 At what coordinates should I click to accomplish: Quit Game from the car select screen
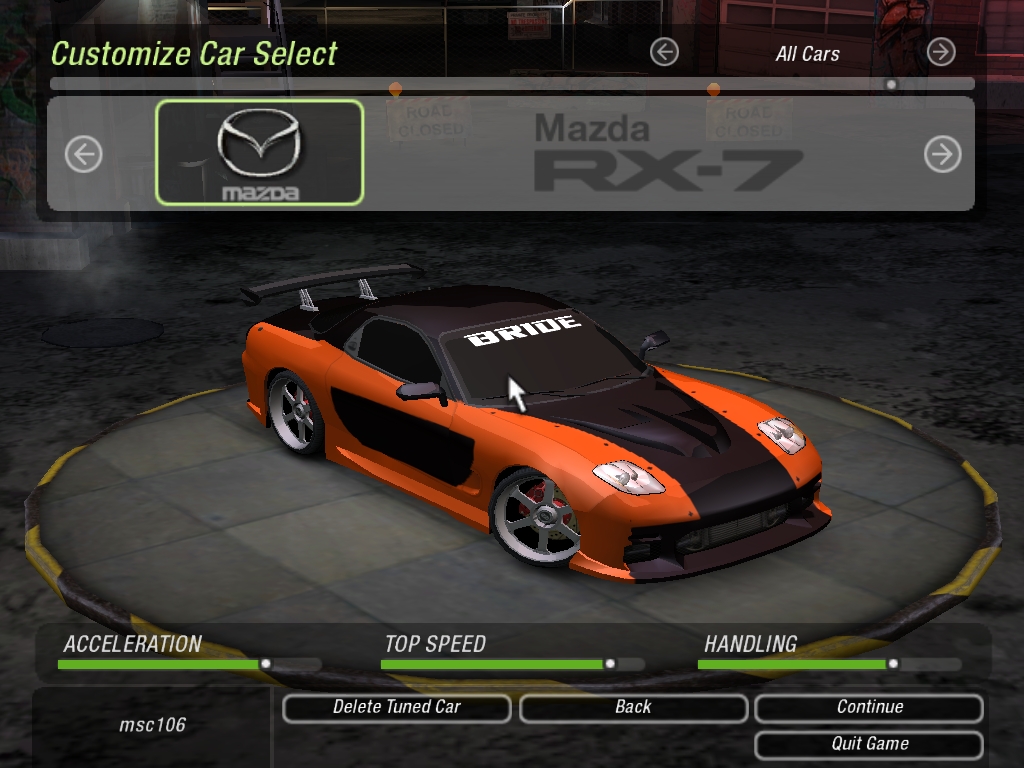click(x=869, y=744)
